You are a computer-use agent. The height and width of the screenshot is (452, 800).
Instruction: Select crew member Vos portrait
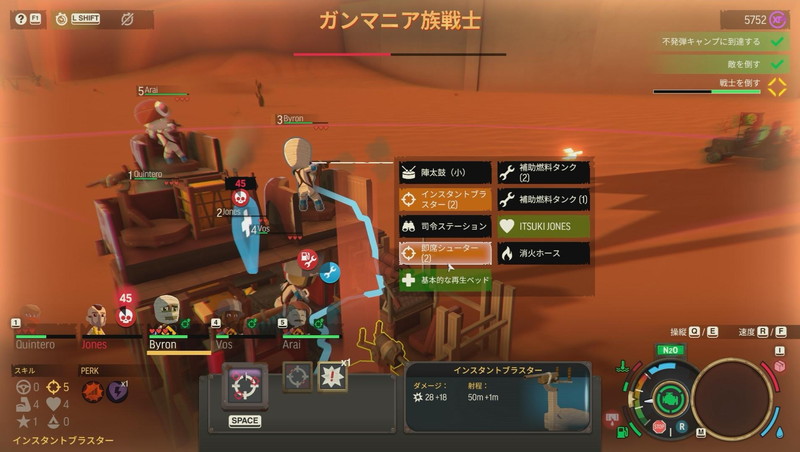tap(230, 318)
